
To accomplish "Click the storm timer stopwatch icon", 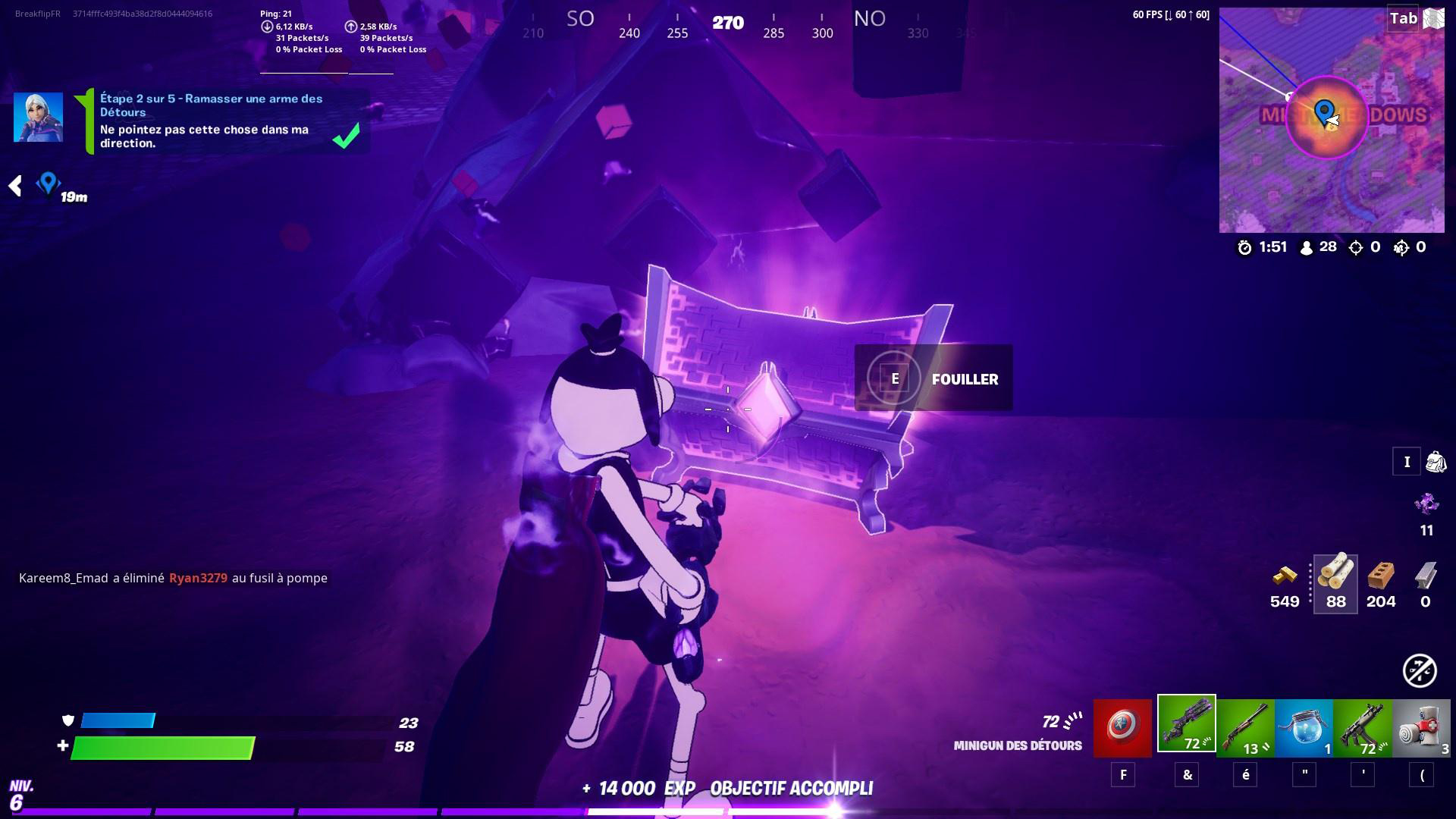I will (1244, 246).
